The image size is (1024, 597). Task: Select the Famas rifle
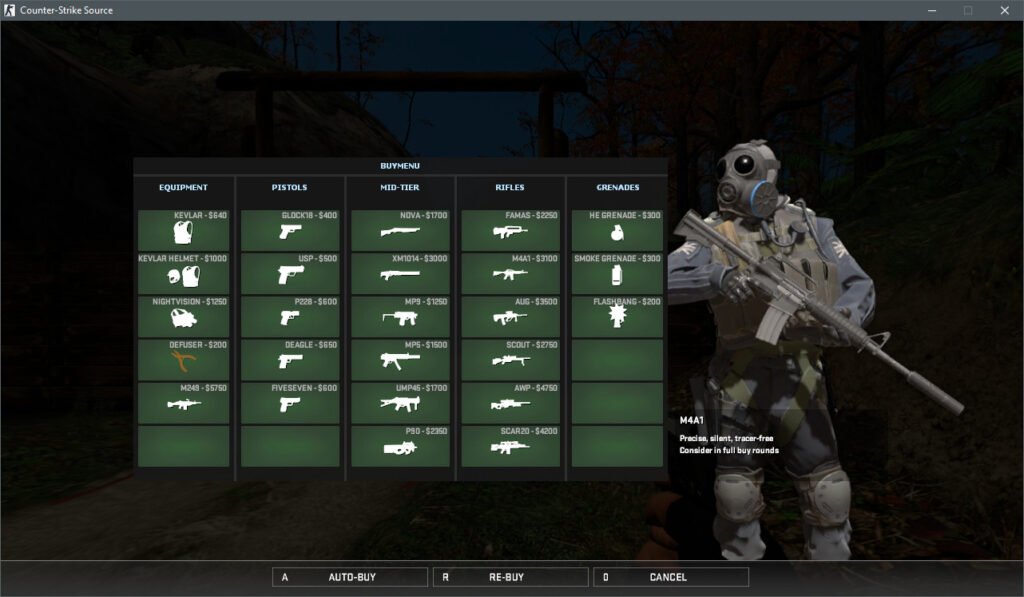tap(510, 230)
